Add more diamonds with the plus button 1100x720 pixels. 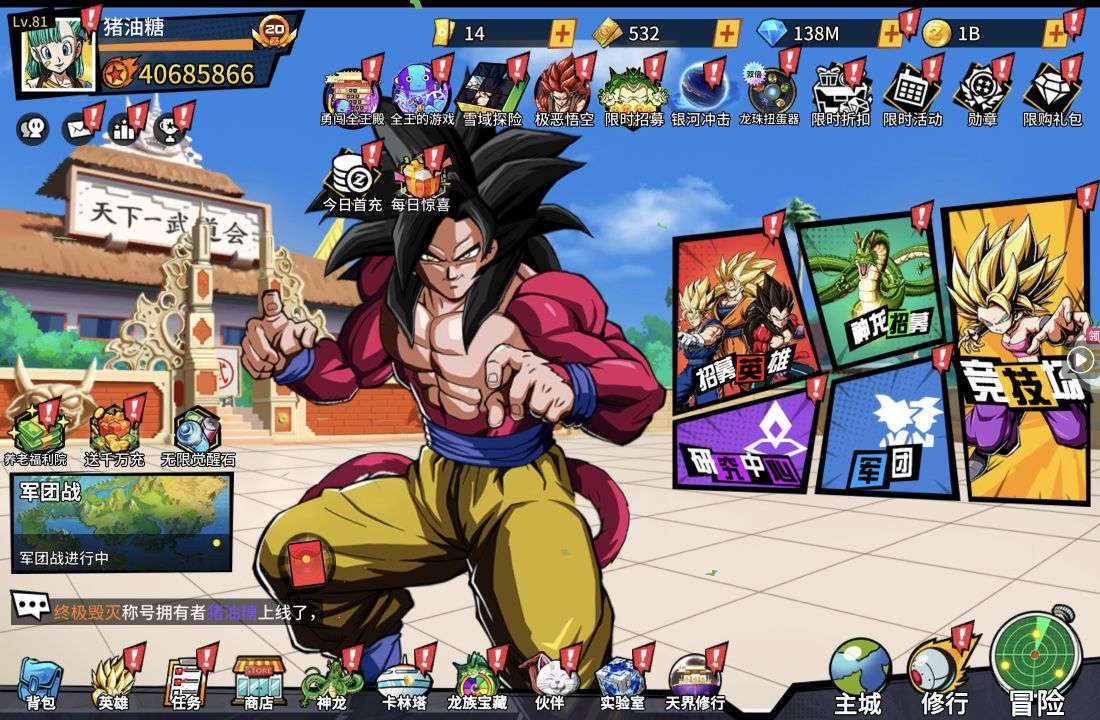point(889,34)
